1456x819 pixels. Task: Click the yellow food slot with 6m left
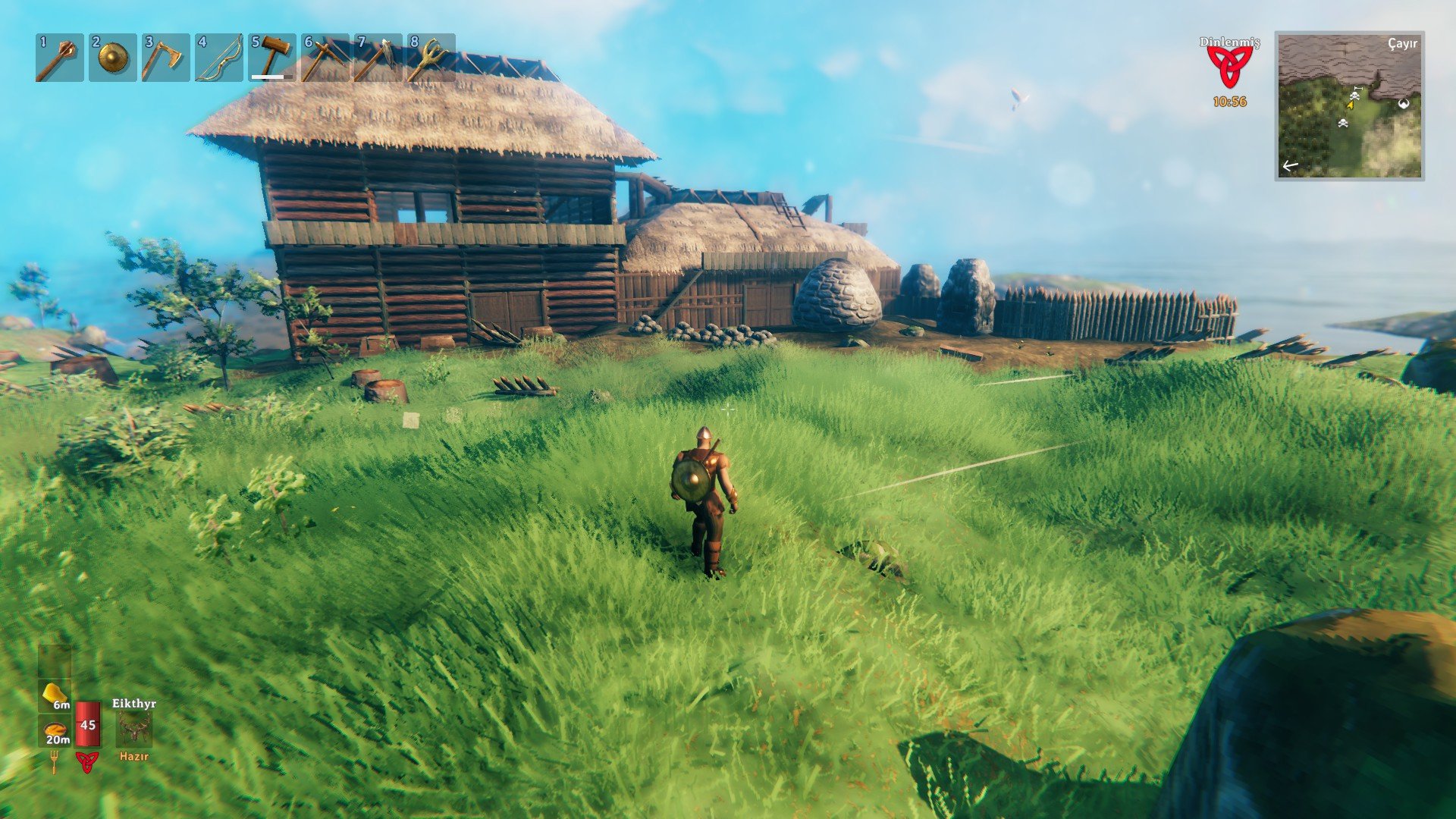(55, 695)
